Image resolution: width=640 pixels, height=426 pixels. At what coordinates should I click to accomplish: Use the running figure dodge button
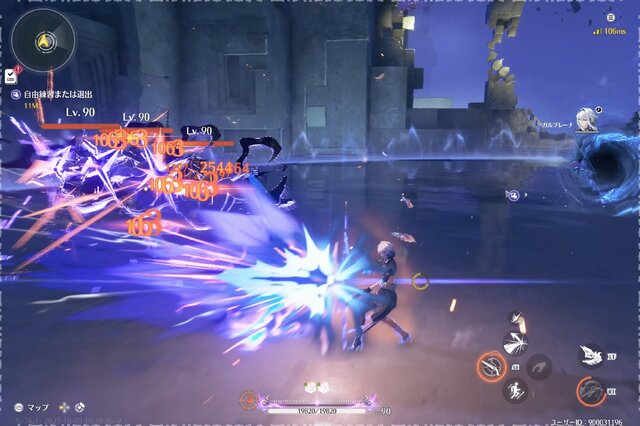click(x=516, y=391)
